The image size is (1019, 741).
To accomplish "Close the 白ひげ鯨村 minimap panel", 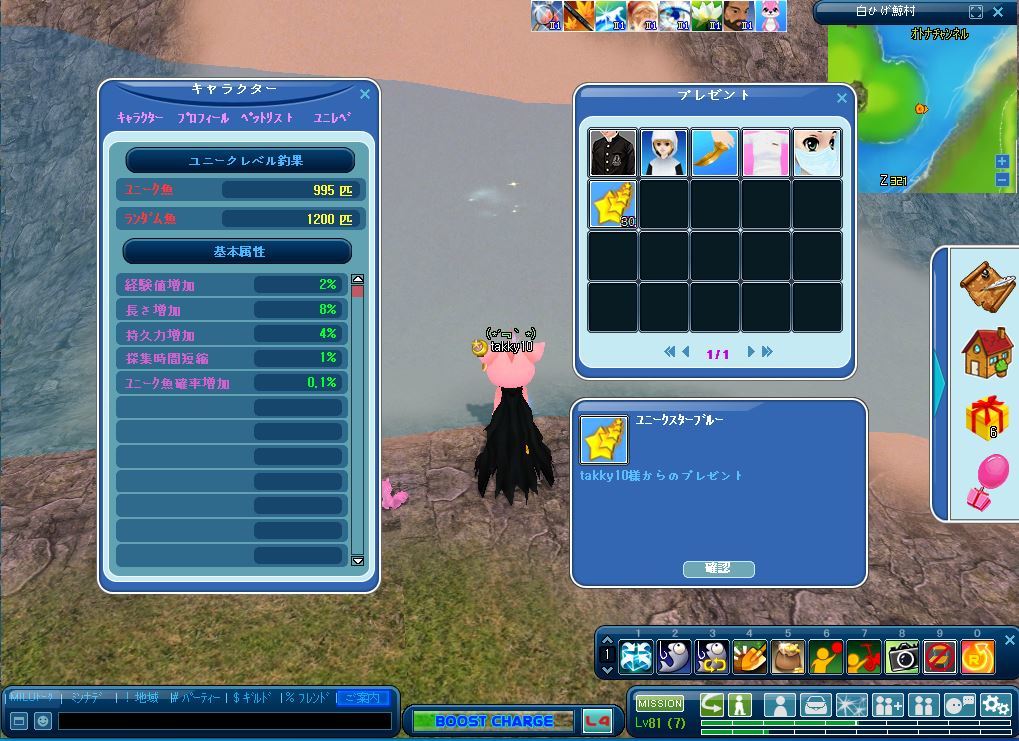I will click(998, 12).
